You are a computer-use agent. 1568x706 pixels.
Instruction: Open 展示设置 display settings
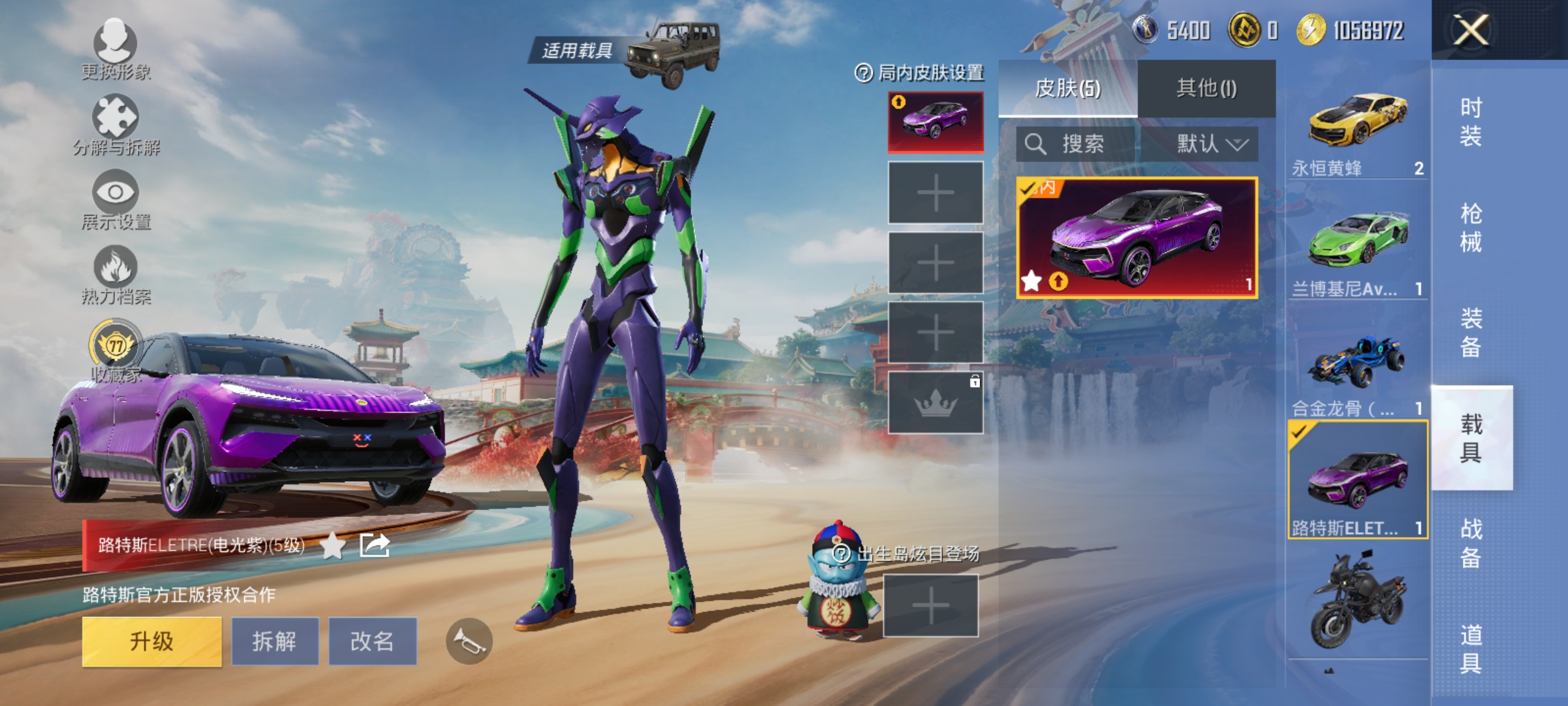(116, 198)
